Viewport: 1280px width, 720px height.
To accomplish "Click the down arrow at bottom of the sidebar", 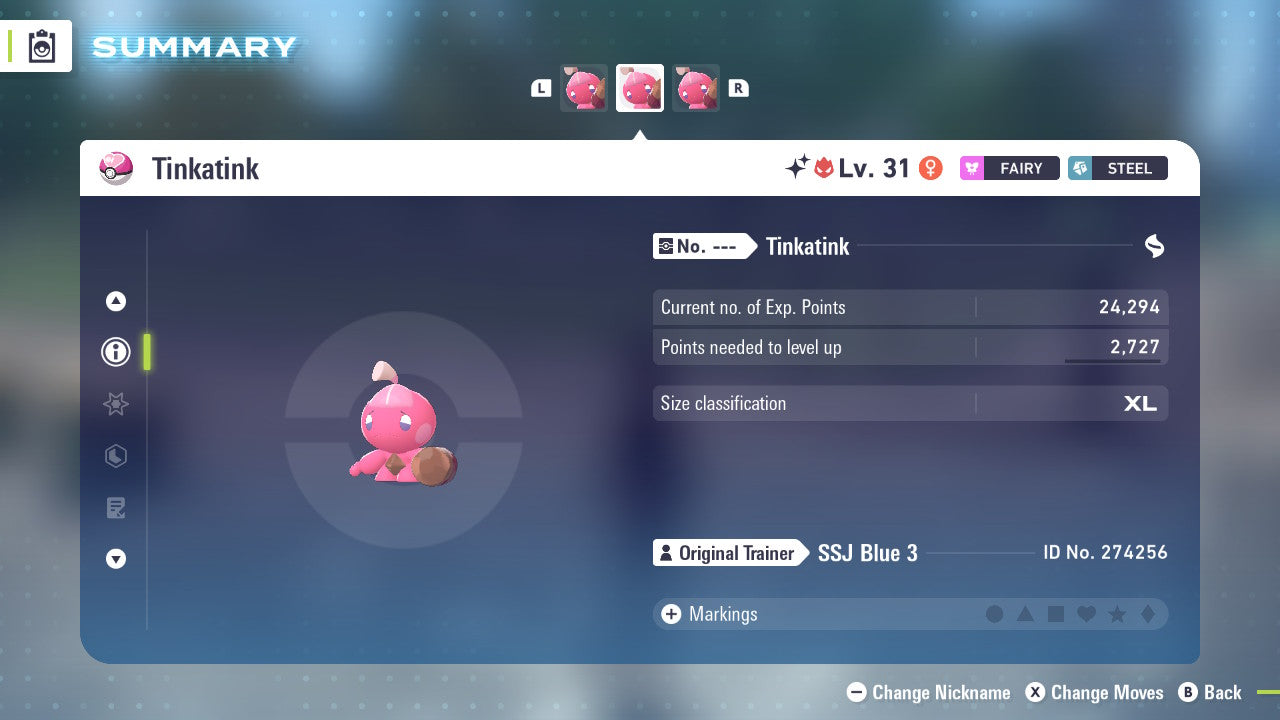I will (x=115, y=559).
